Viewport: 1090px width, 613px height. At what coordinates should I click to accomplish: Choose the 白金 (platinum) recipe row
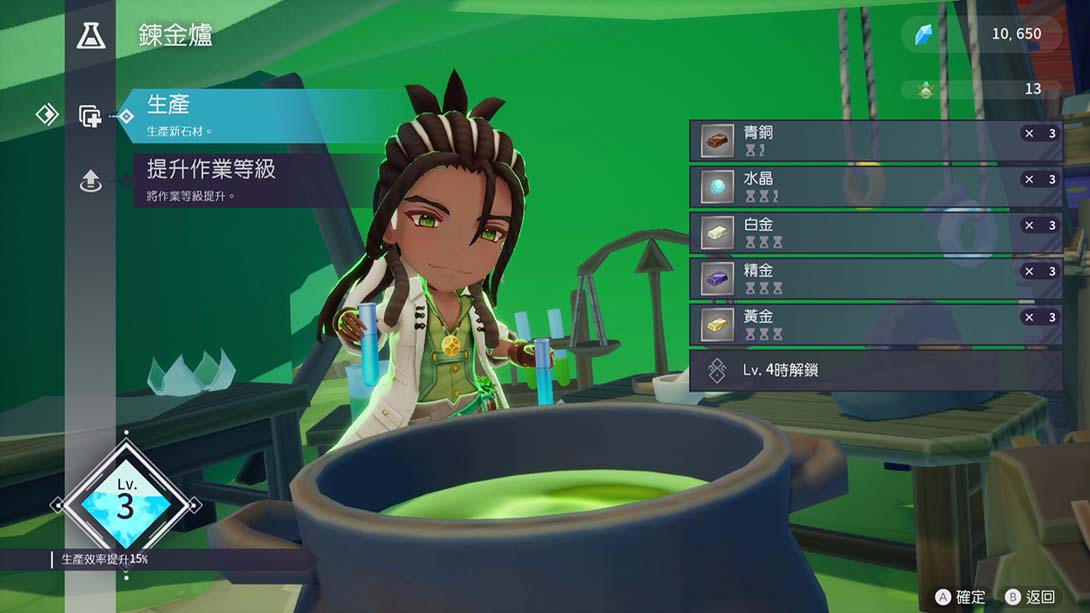coord(875,233)
